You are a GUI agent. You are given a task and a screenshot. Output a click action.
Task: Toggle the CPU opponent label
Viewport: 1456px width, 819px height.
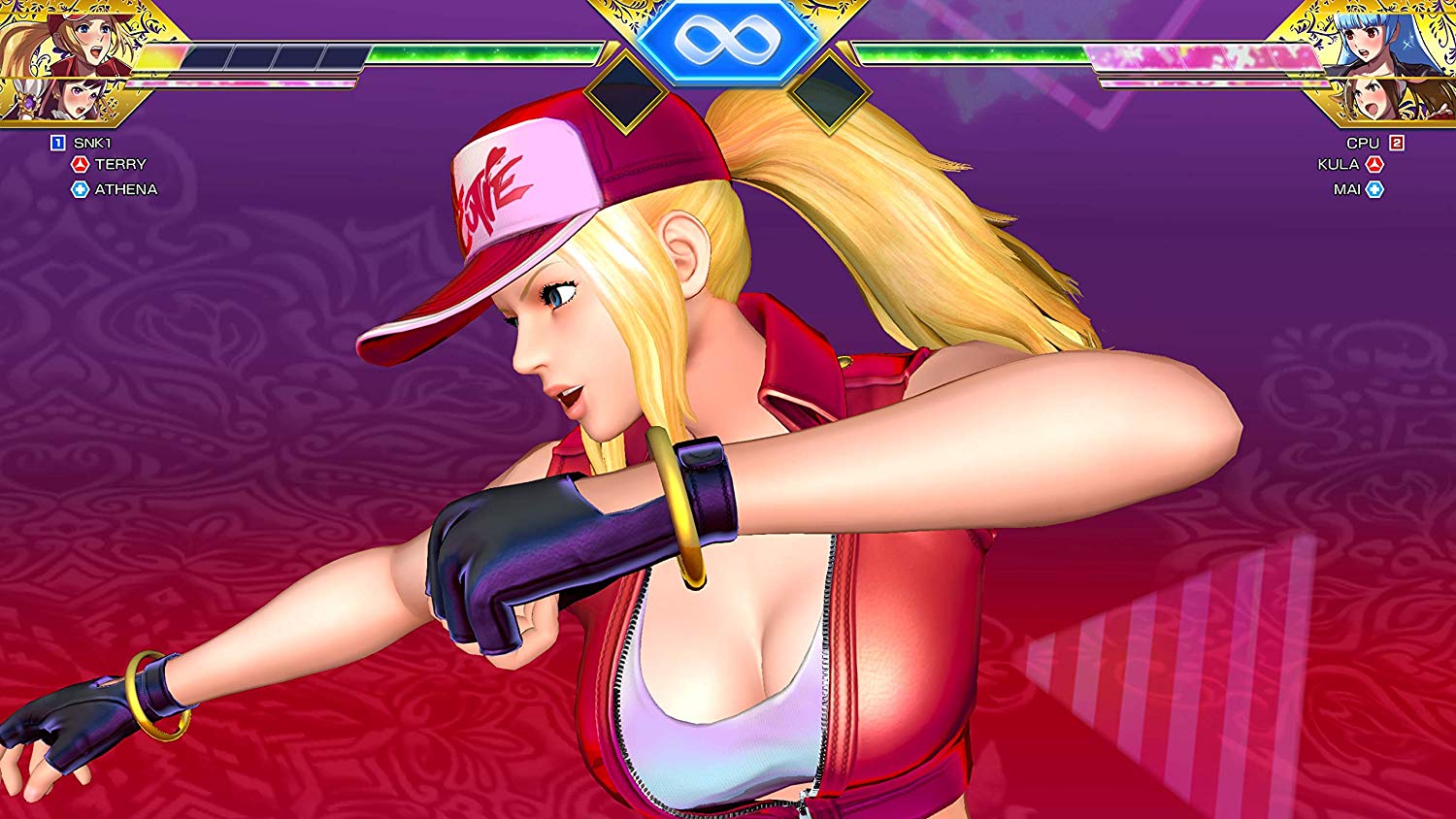pyautogui.click(x=1364, y=143)
